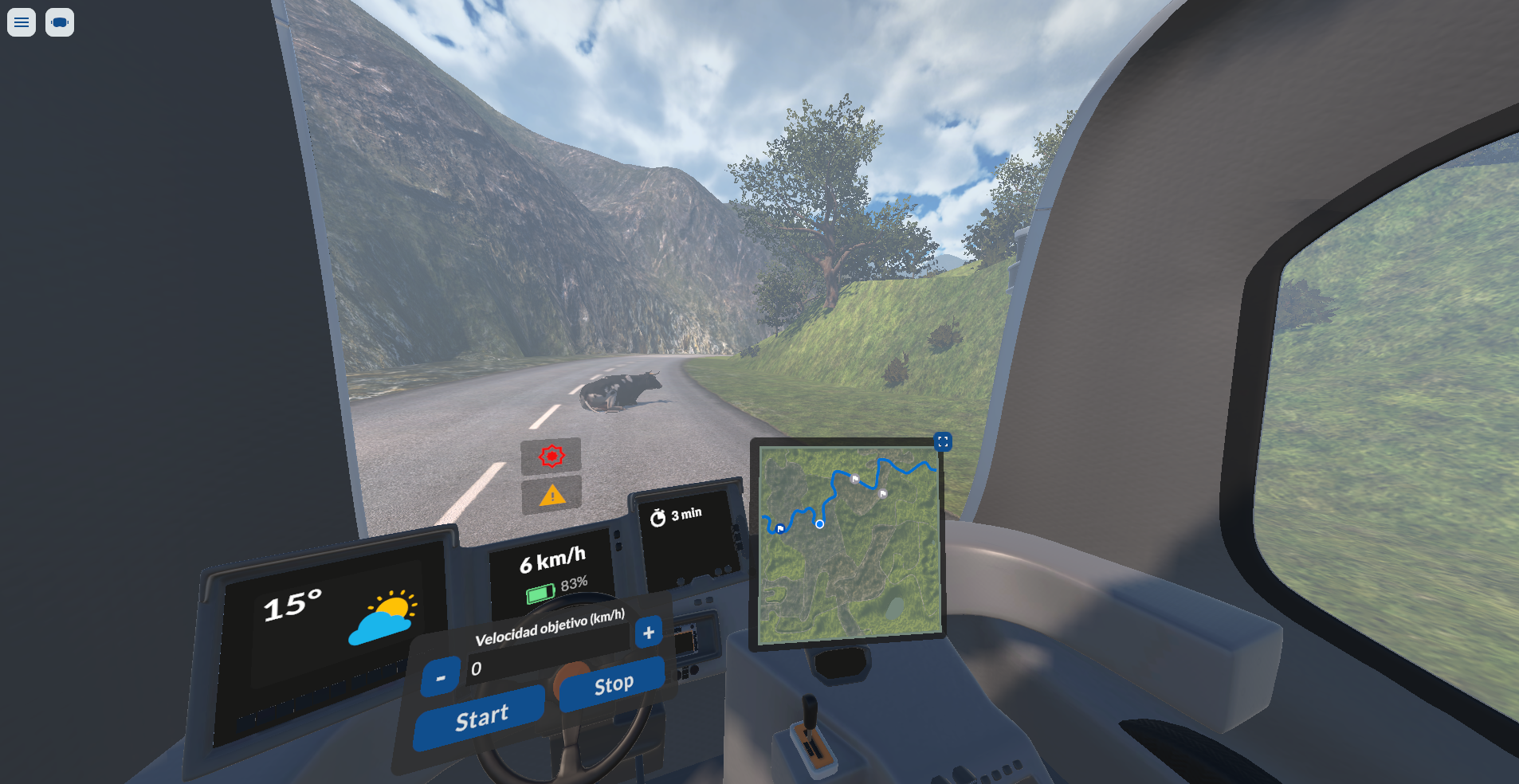Viewport: 1519px width, 784px height.
Task: Select the target speed value field
Action: (550, 657)
